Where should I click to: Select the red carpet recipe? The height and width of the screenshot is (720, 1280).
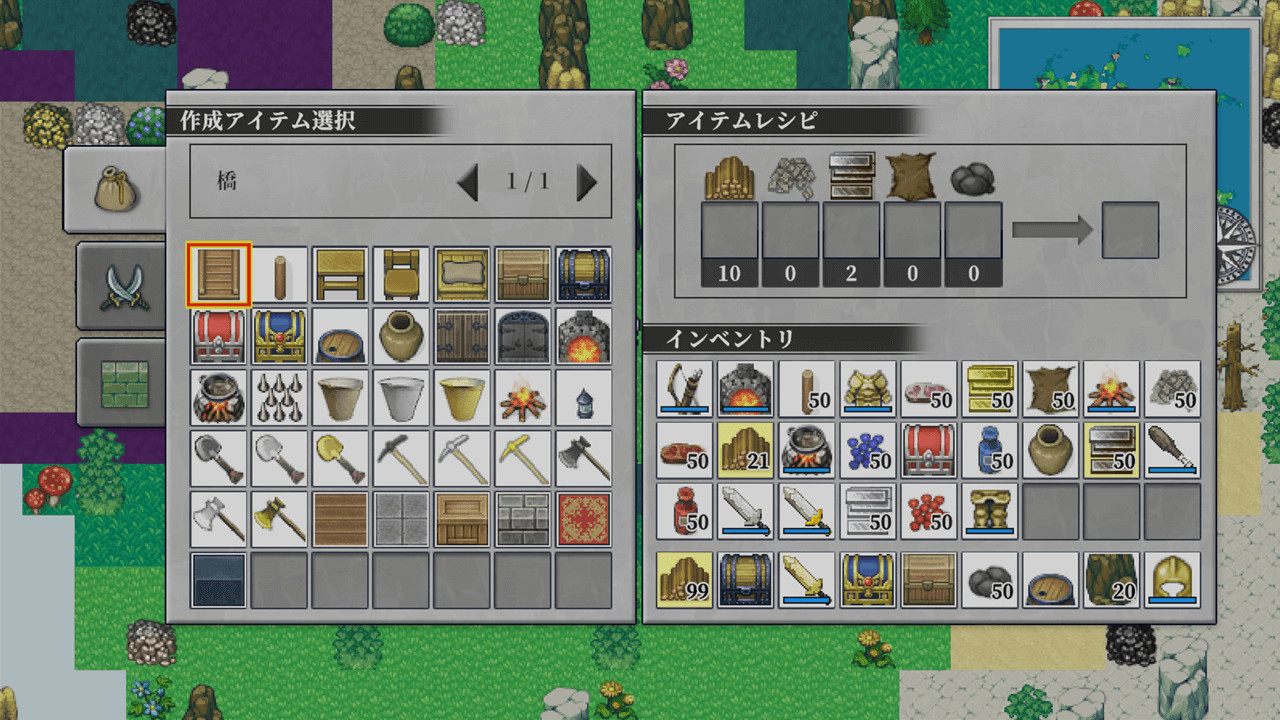583,520
